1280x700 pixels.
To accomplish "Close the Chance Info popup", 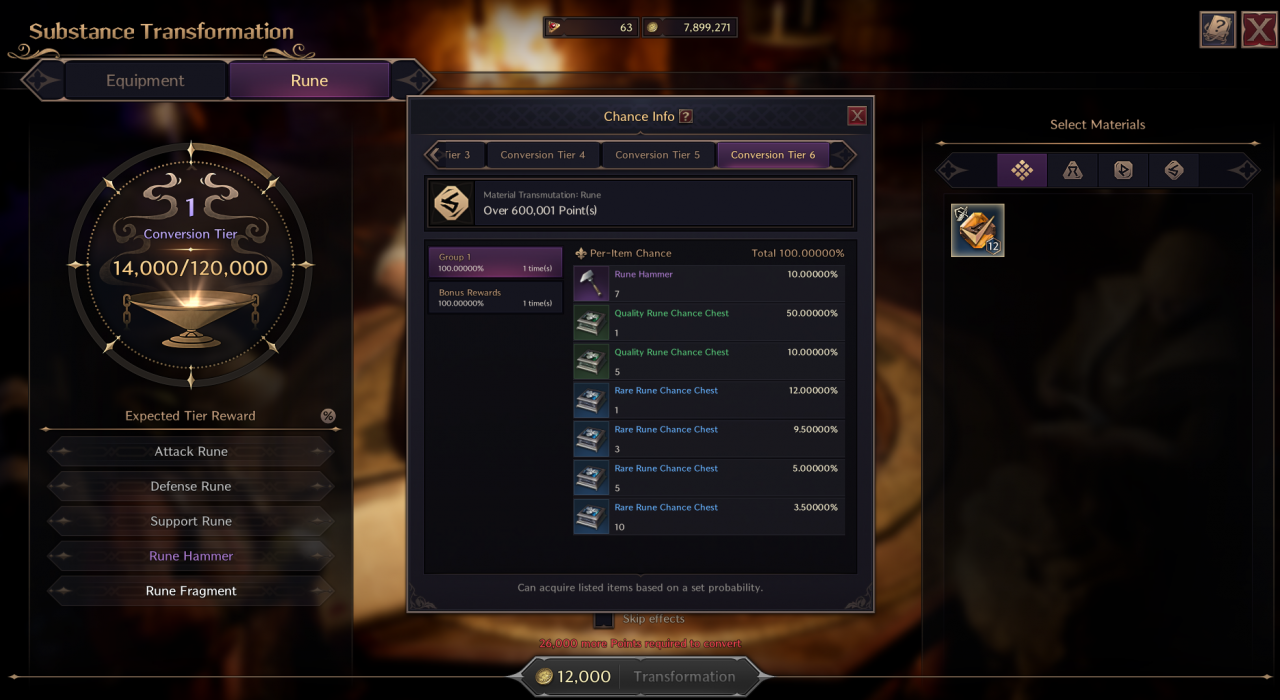I will (857, 116).
